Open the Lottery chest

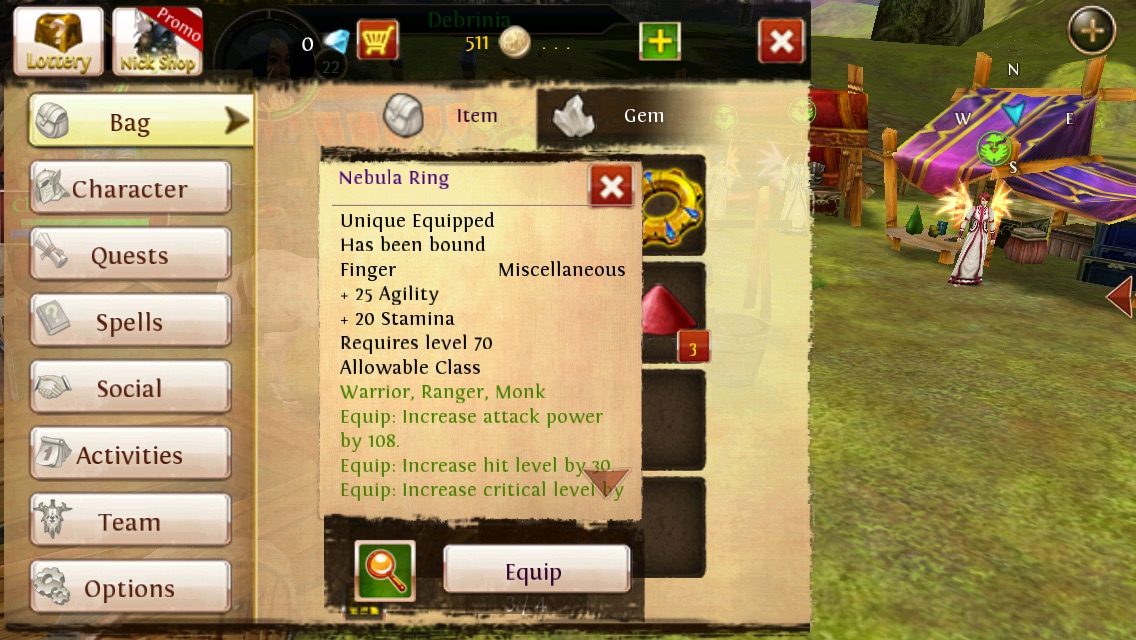point(58,41)
